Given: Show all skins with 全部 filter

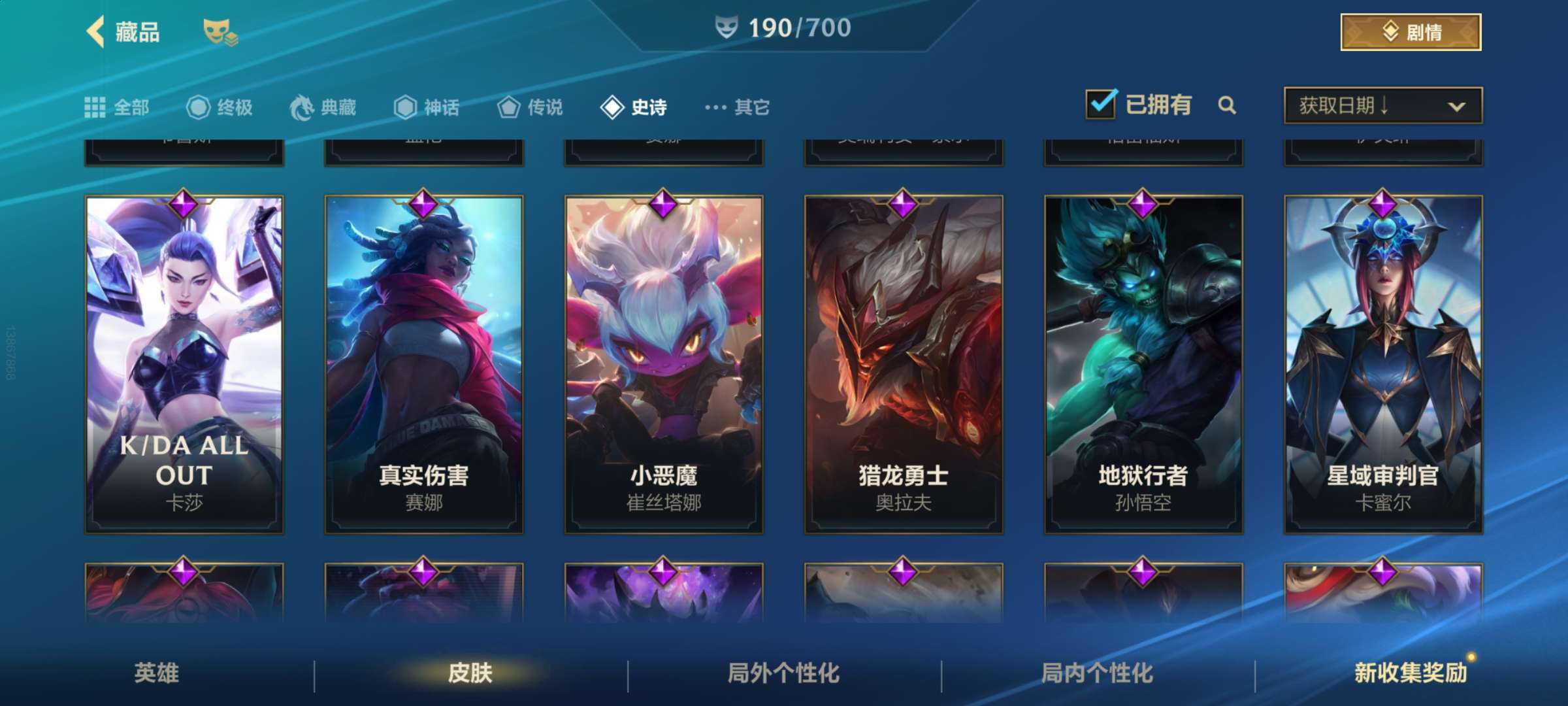Looking at the screenshot, I should click(117, 107).
